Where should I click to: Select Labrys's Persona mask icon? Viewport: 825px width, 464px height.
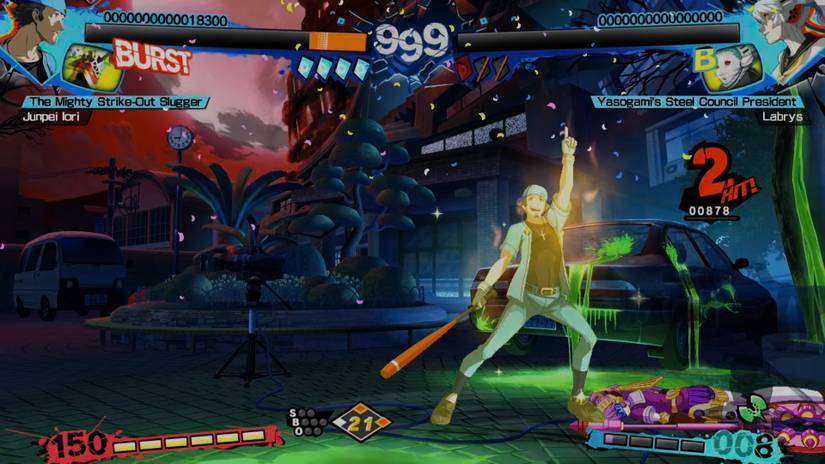(739, 66)
